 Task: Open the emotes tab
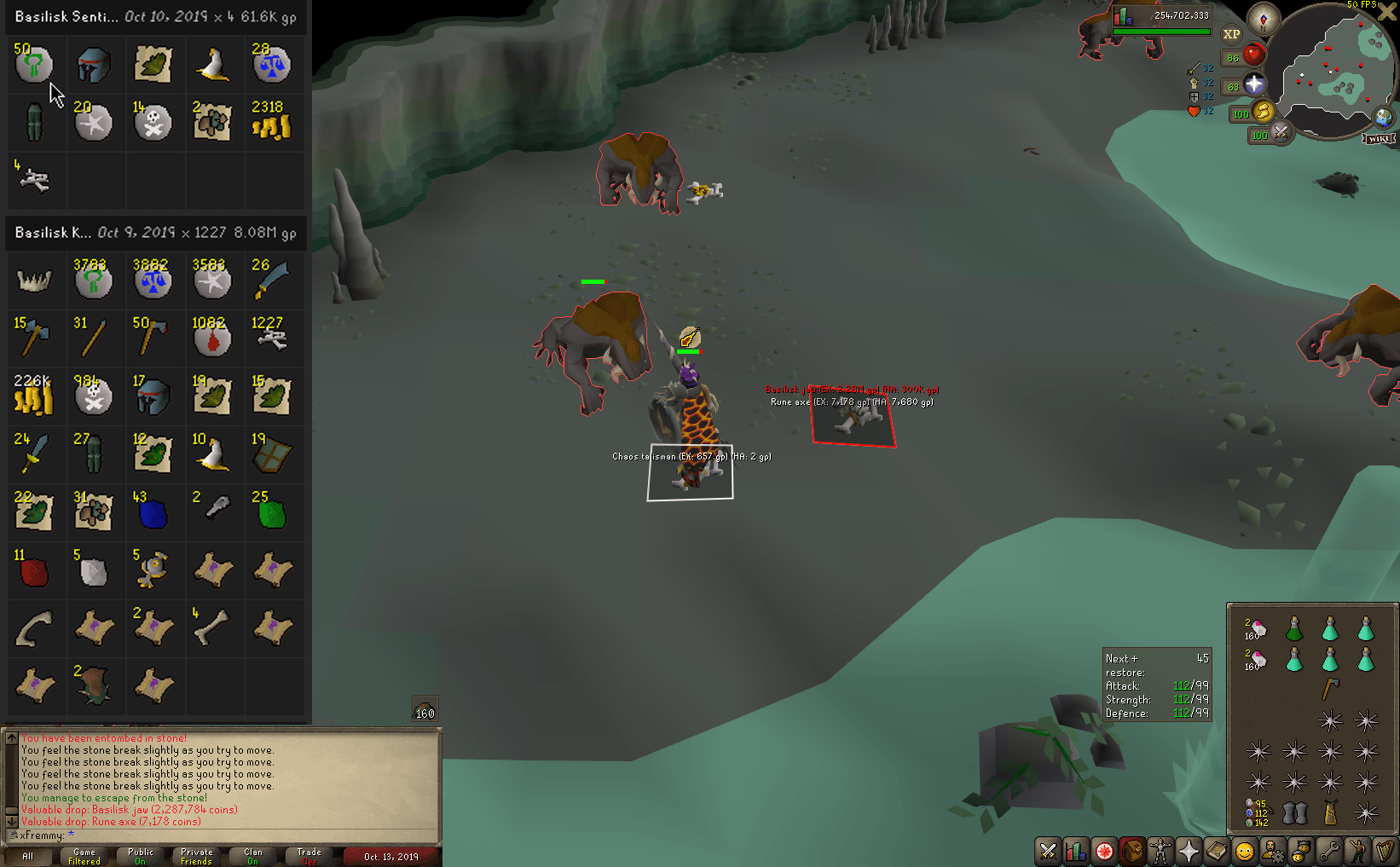[1359, 853]
